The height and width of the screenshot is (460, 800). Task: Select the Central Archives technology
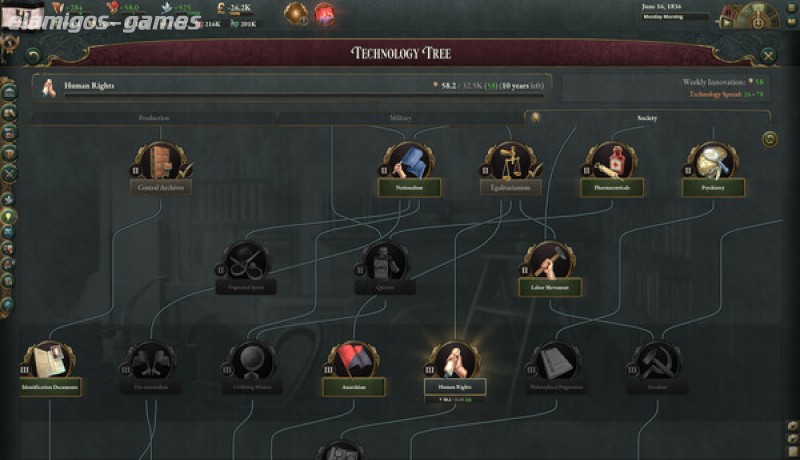pos(161,164)
